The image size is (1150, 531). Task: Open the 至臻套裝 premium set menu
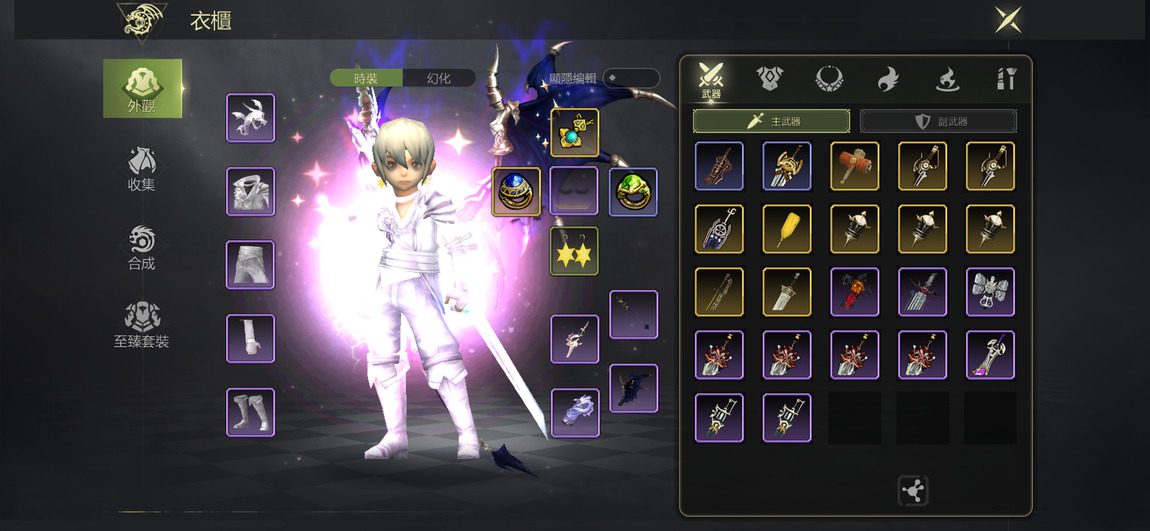pos(142,325)
